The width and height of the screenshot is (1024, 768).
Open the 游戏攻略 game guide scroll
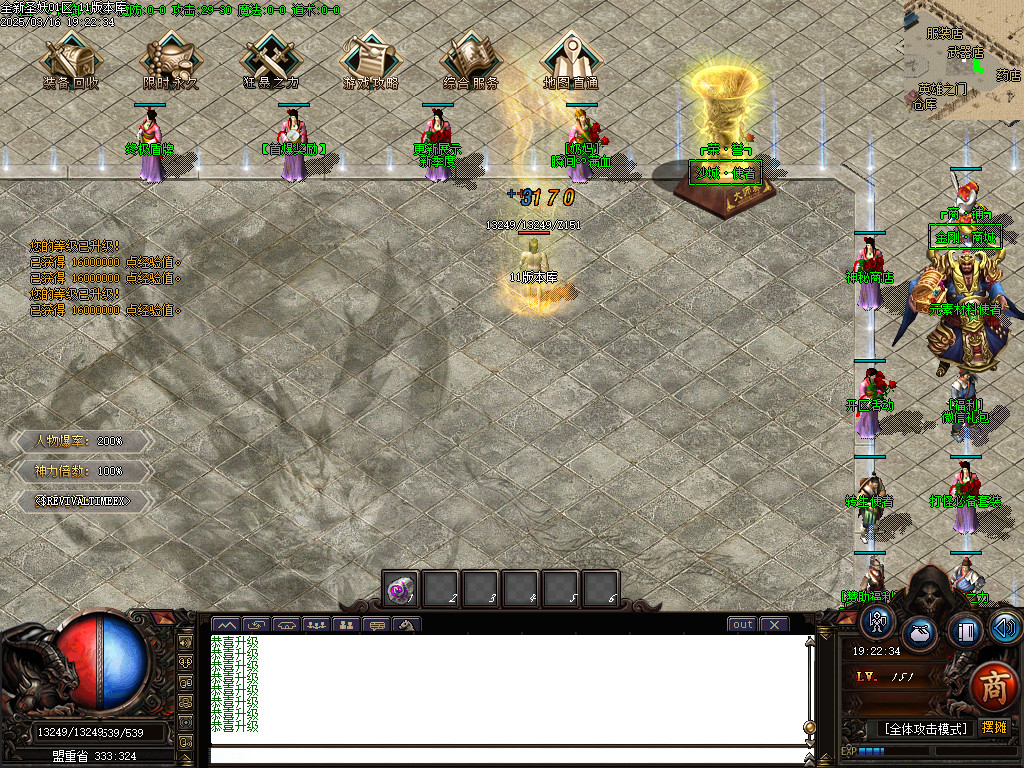pos(370,60)
